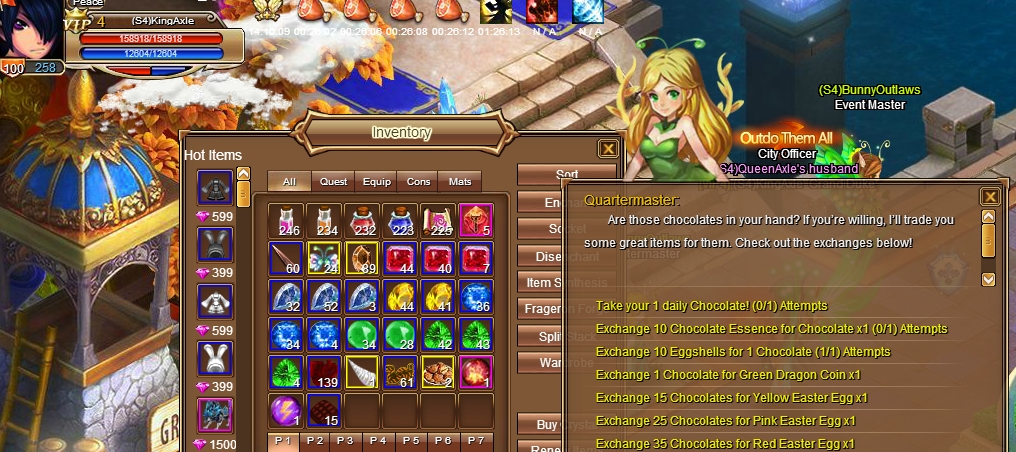Choose the Pink Easter Egg exchange
This screenshot has width=1016, height=452.
pyautogui.click(x=725, y=421)
